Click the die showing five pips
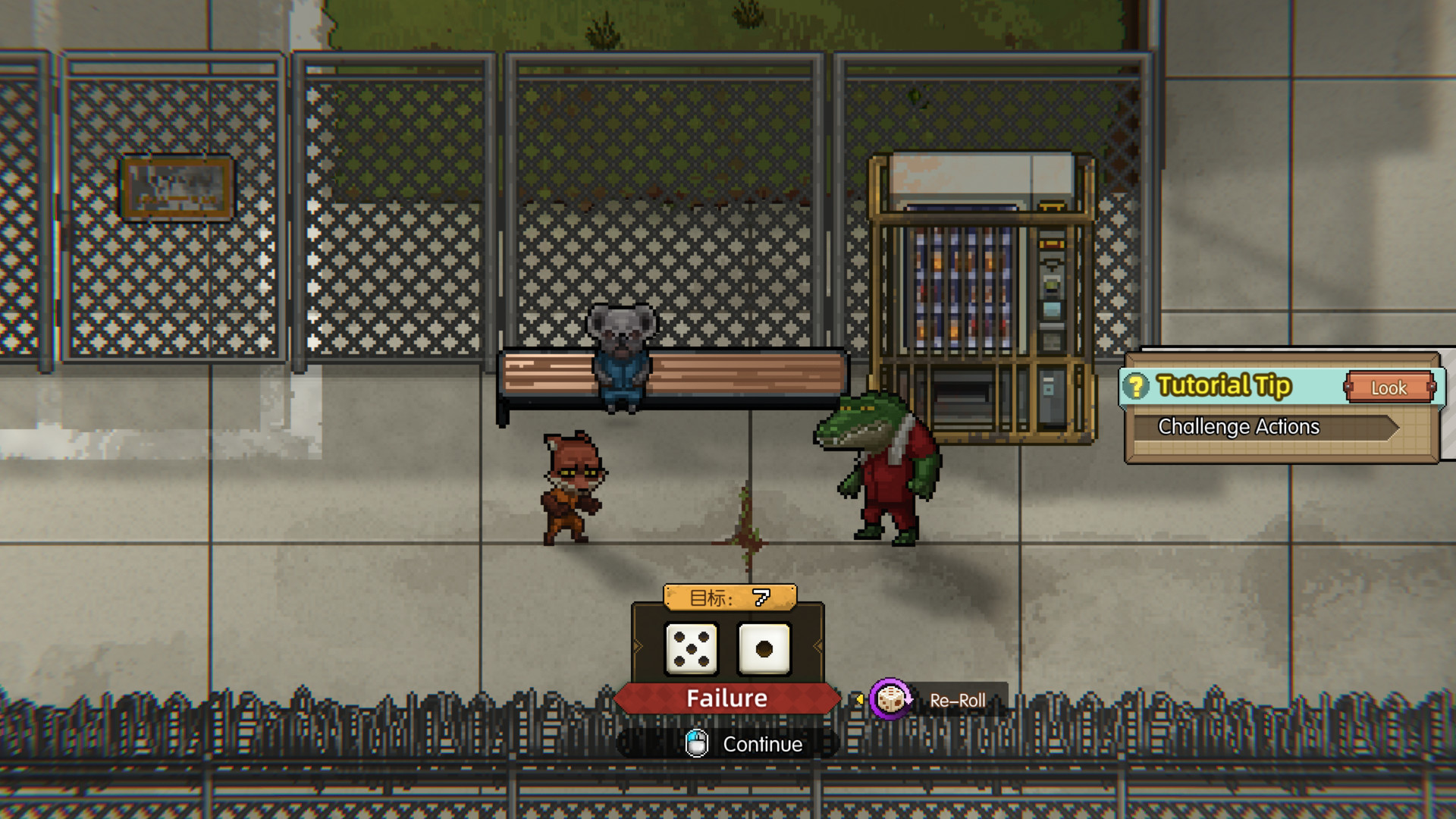Image resolution: width=1456 pixels, height=819 pixels. [x=691, y=650]
